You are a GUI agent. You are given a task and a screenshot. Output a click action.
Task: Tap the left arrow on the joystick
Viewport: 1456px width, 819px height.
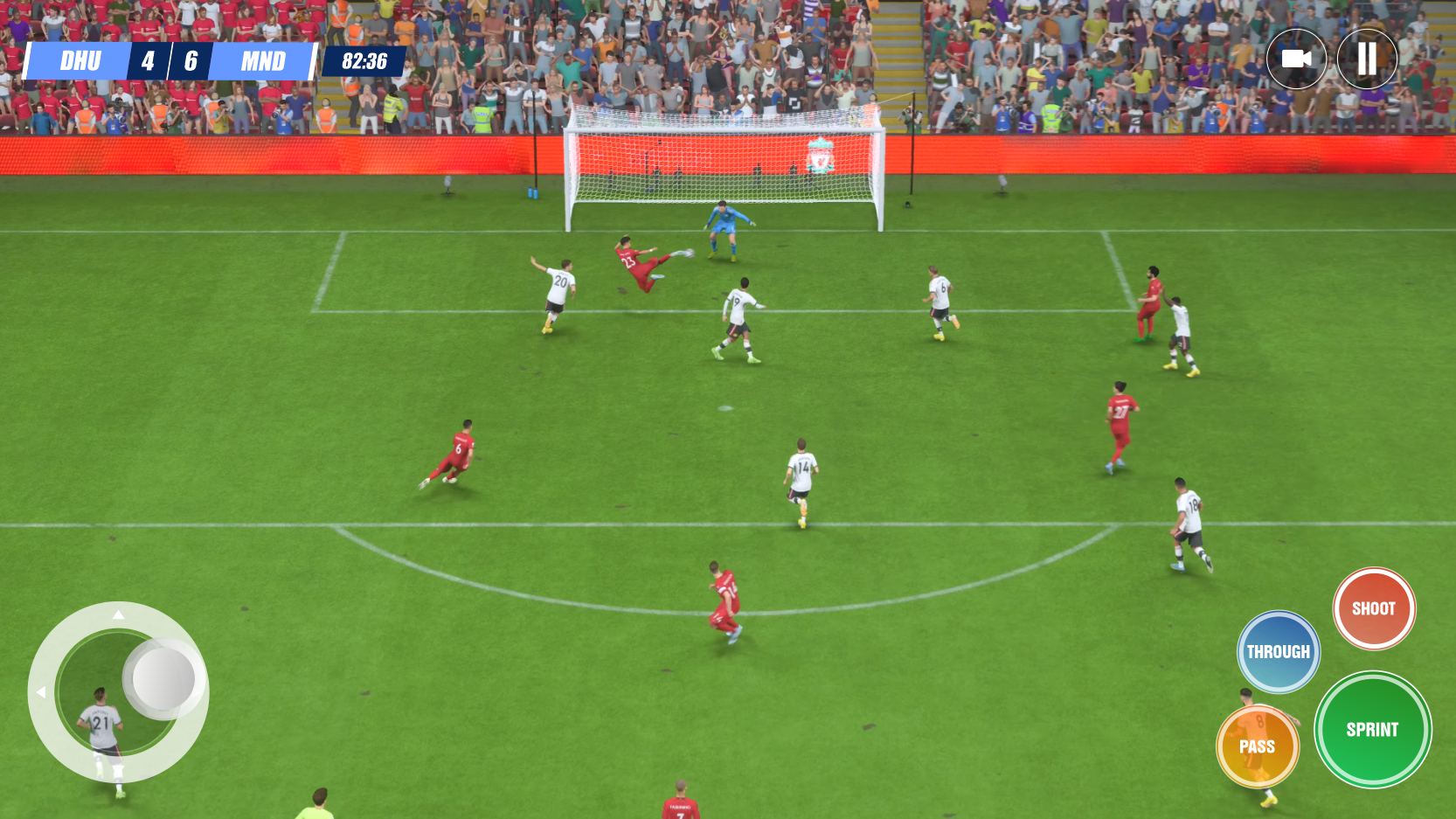pyautogui.click(x=43, y=691)
